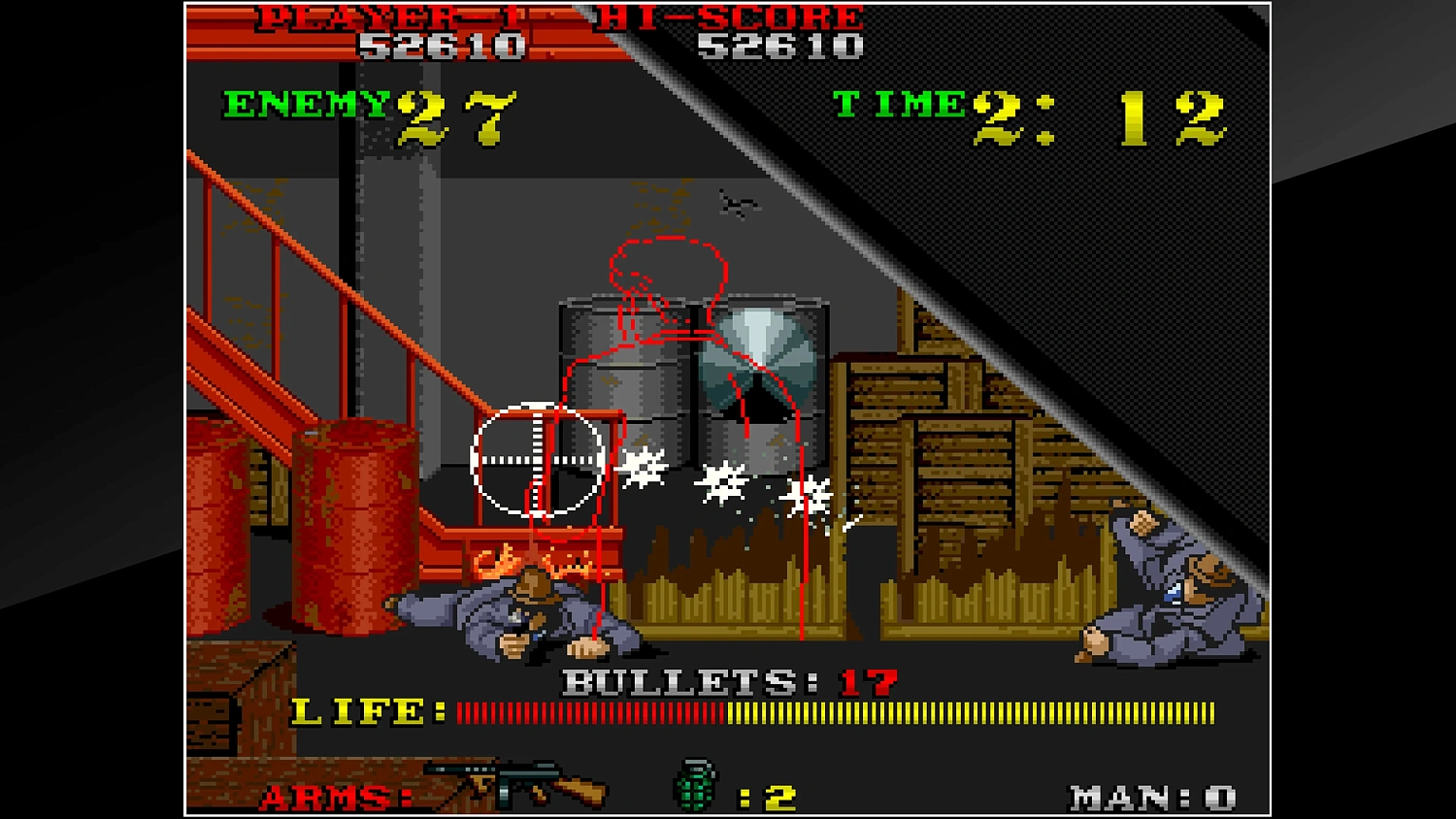Click the BULLETS: 17 ammo counter
This screenshot has width=1456, height=819.
(723, 682)
